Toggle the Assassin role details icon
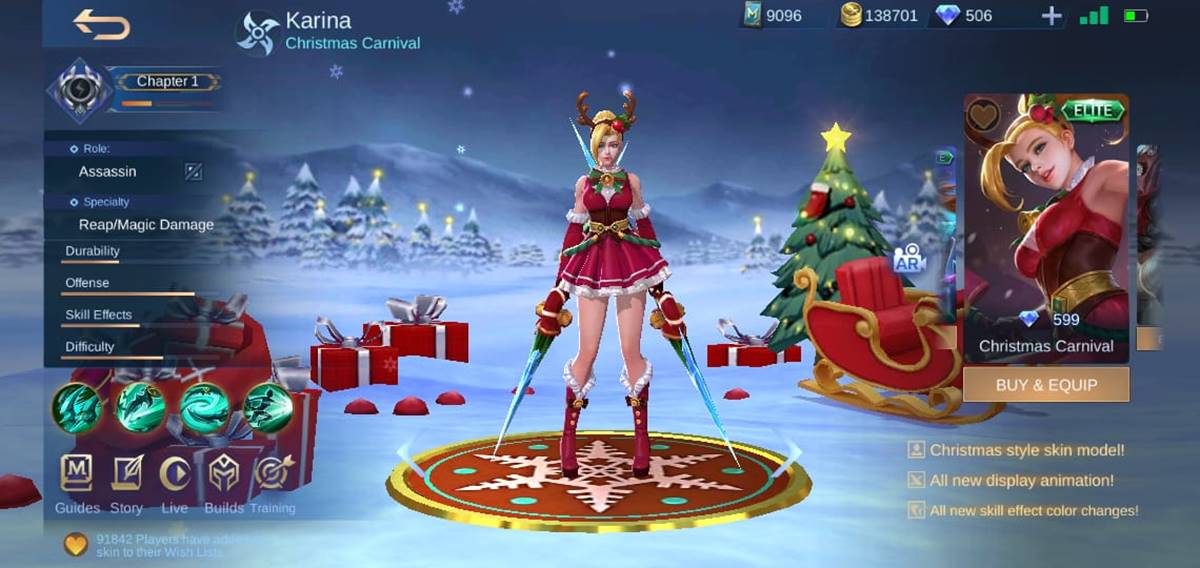1200x568 pixels. 193,172
